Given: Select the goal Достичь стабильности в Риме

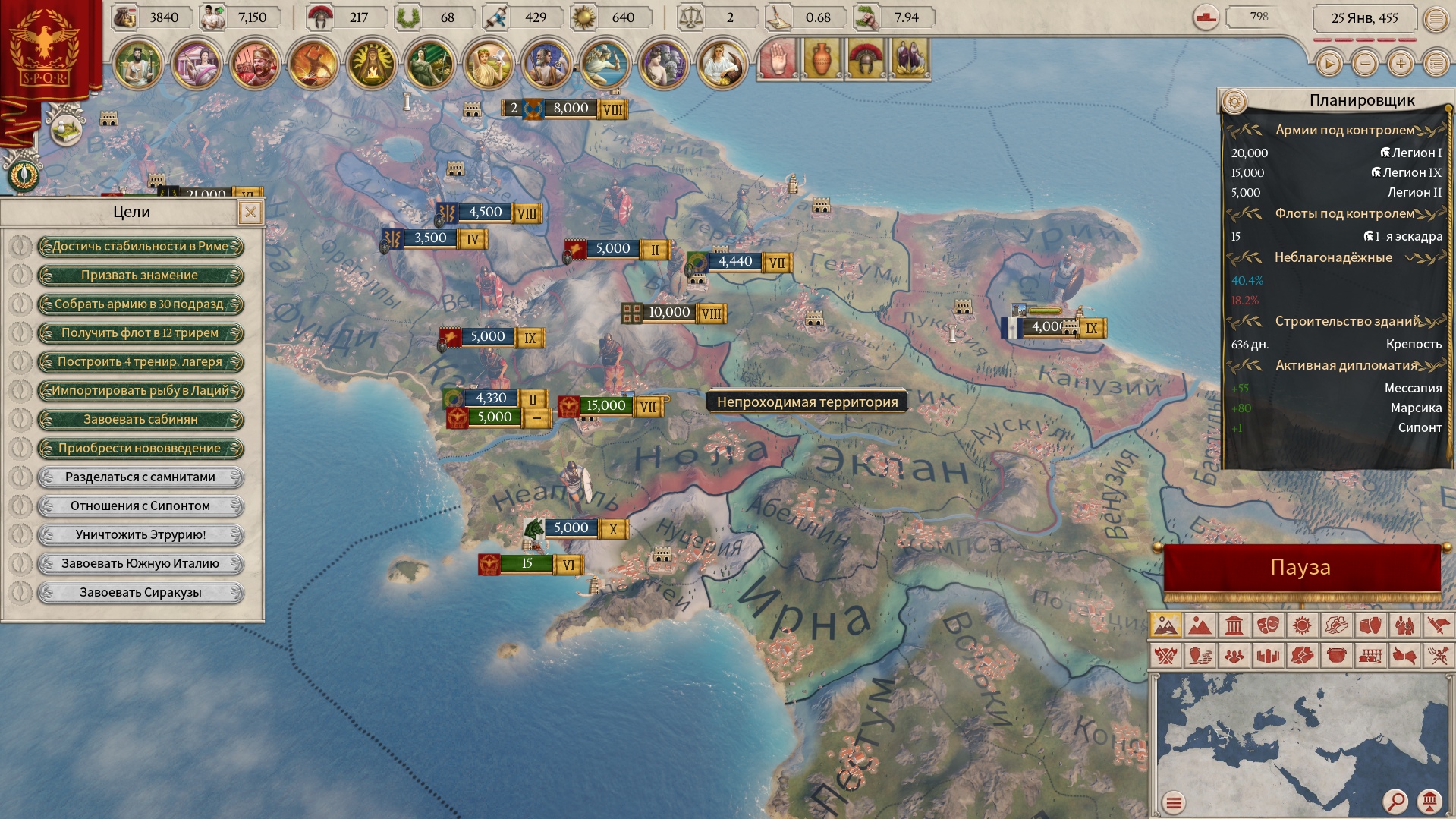Looking at the screenshot, I should coord(140,247).
